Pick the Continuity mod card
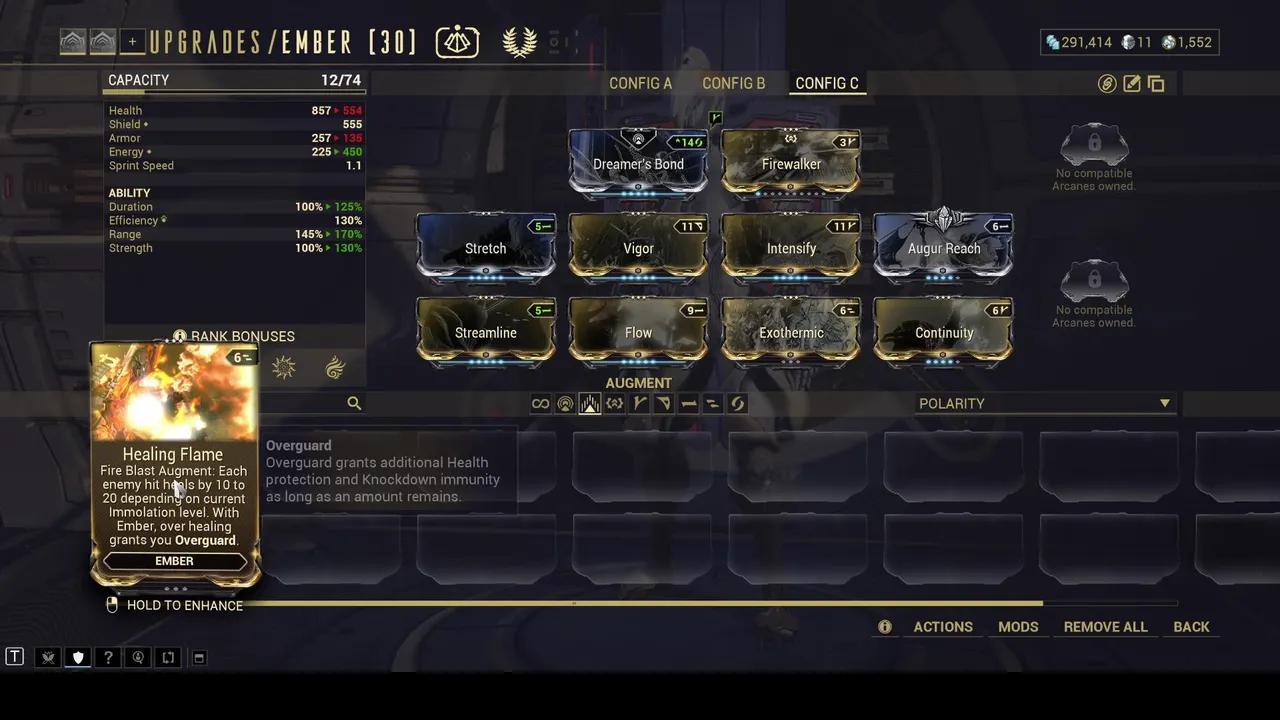 (943, 332)
